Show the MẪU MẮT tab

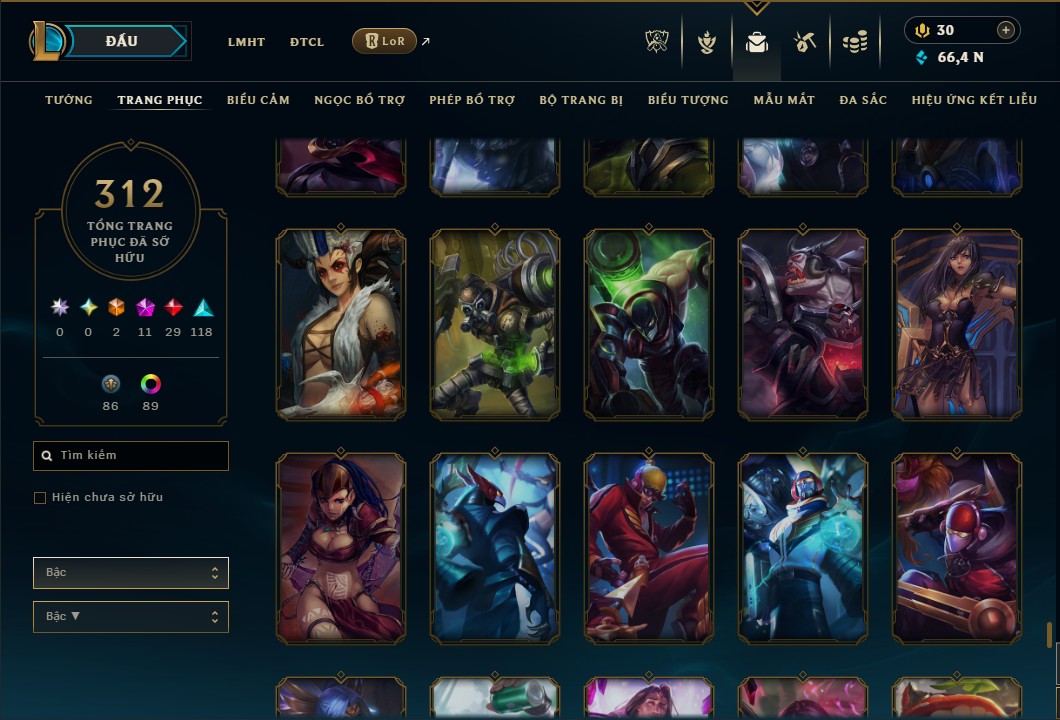[784, 100]
